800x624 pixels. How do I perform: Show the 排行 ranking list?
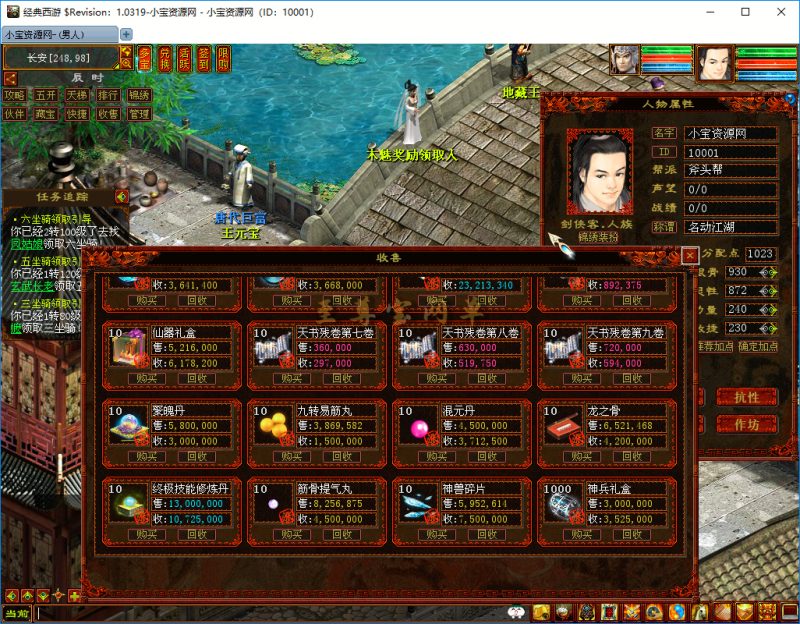point(108,96)
